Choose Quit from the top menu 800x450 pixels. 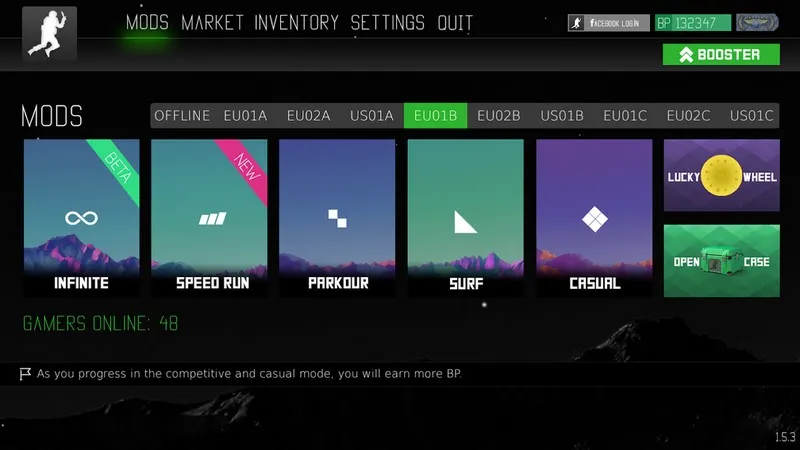click(x=455, y=23)
